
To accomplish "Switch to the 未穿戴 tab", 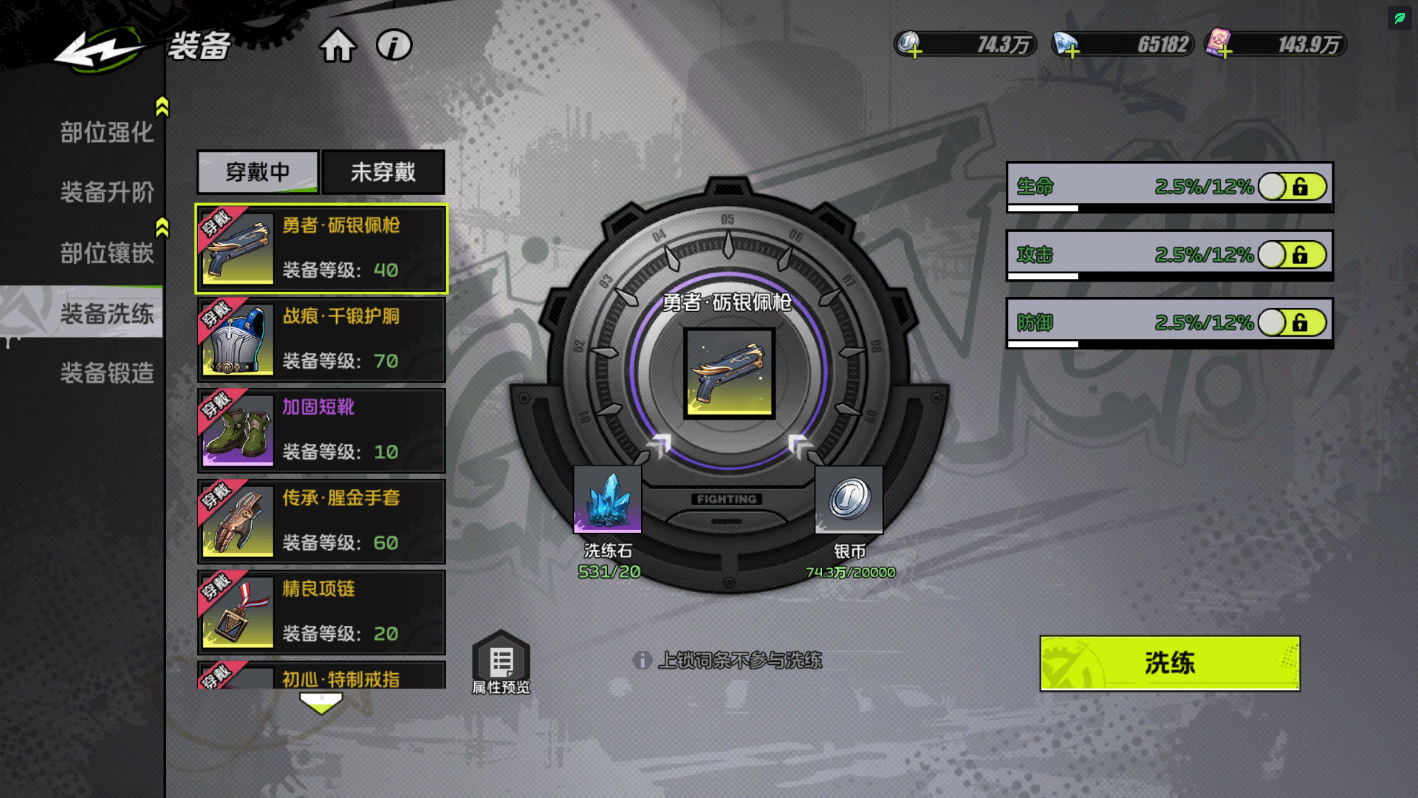I will 383,172.
